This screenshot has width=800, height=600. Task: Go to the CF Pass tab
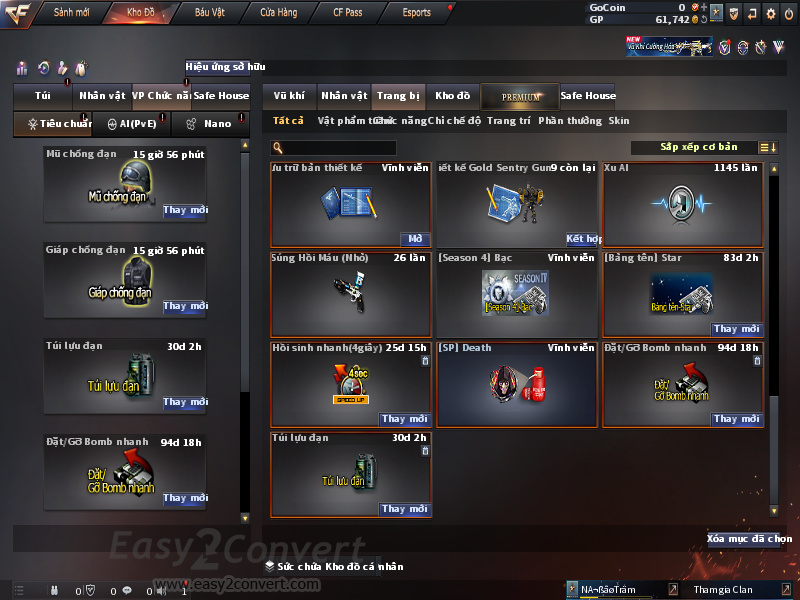click(x=347, y=13)
